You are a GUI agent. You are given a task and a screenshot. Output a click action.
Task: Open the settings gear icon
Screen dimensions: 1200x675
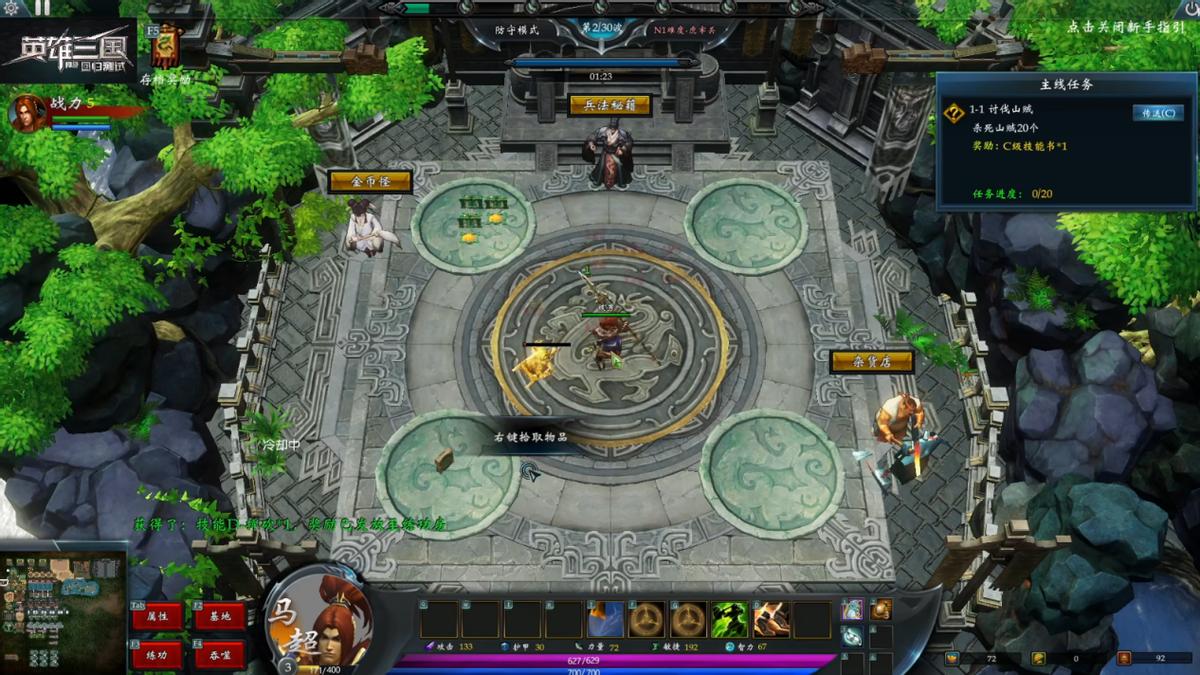point(12,7)
